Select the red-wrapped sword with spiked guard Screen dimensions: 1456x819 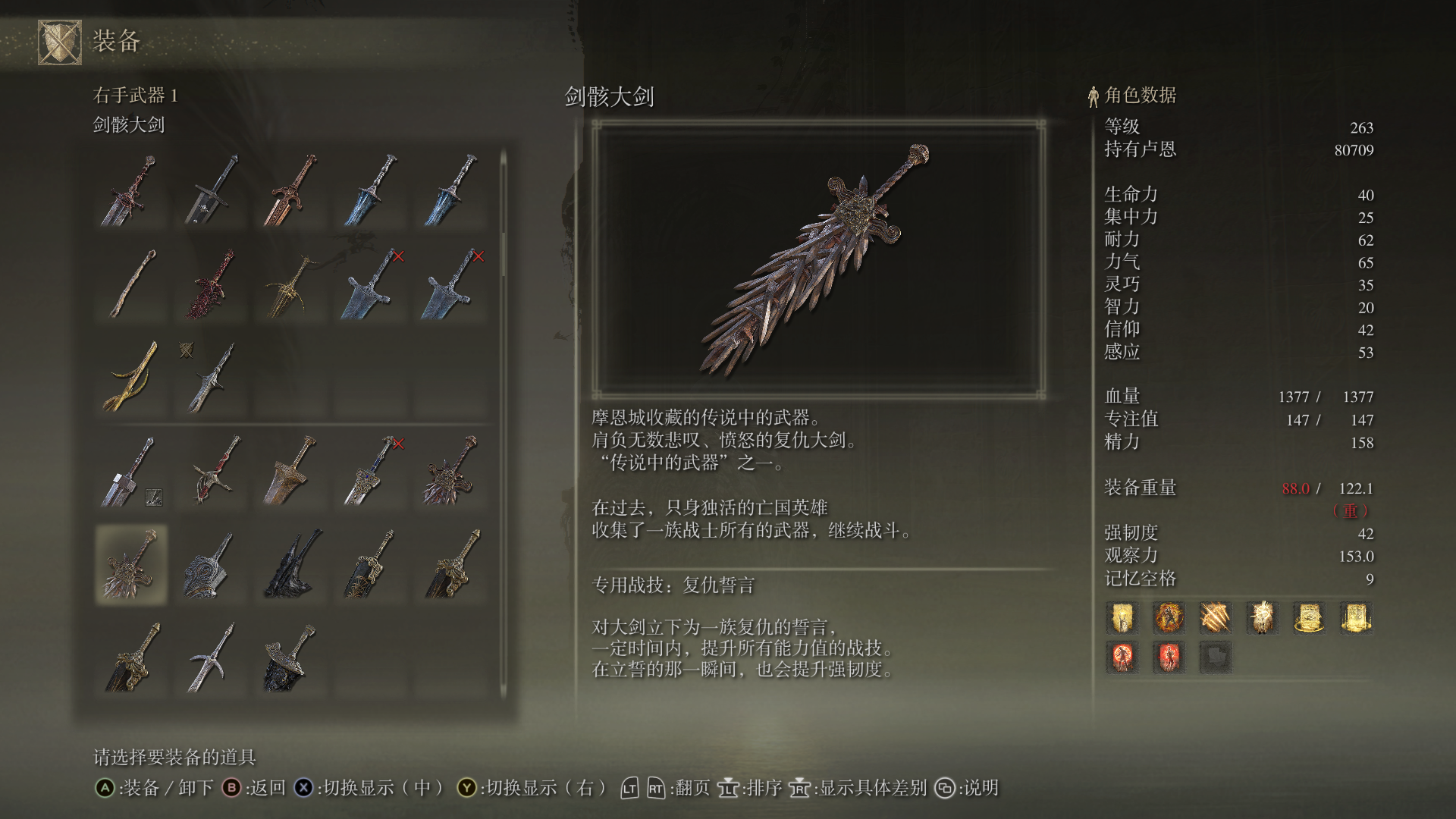point(212,472)
